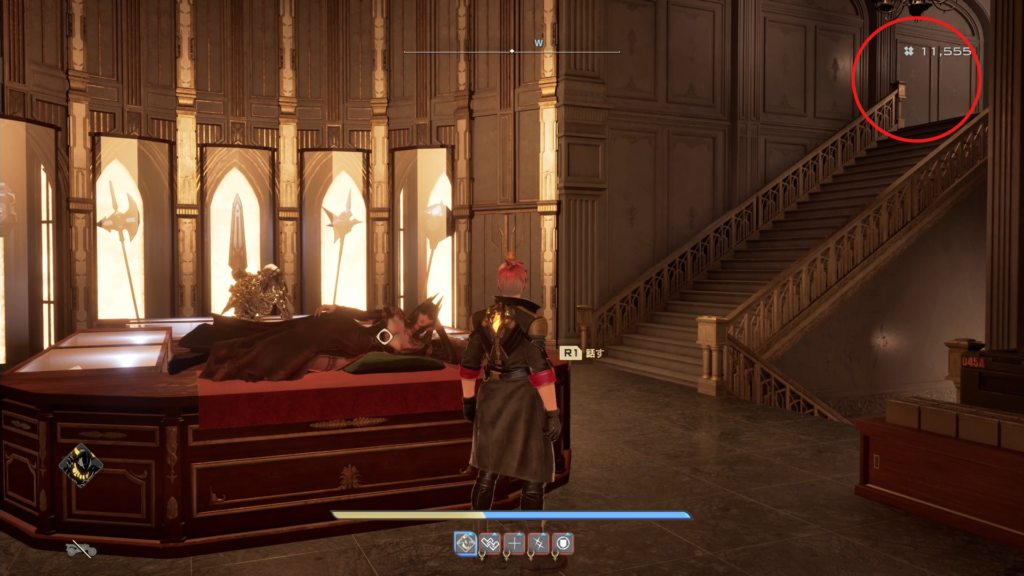Click the black and gold diamond portrait
Viewport: 1024px width, 576px height.
pos(79,464)
